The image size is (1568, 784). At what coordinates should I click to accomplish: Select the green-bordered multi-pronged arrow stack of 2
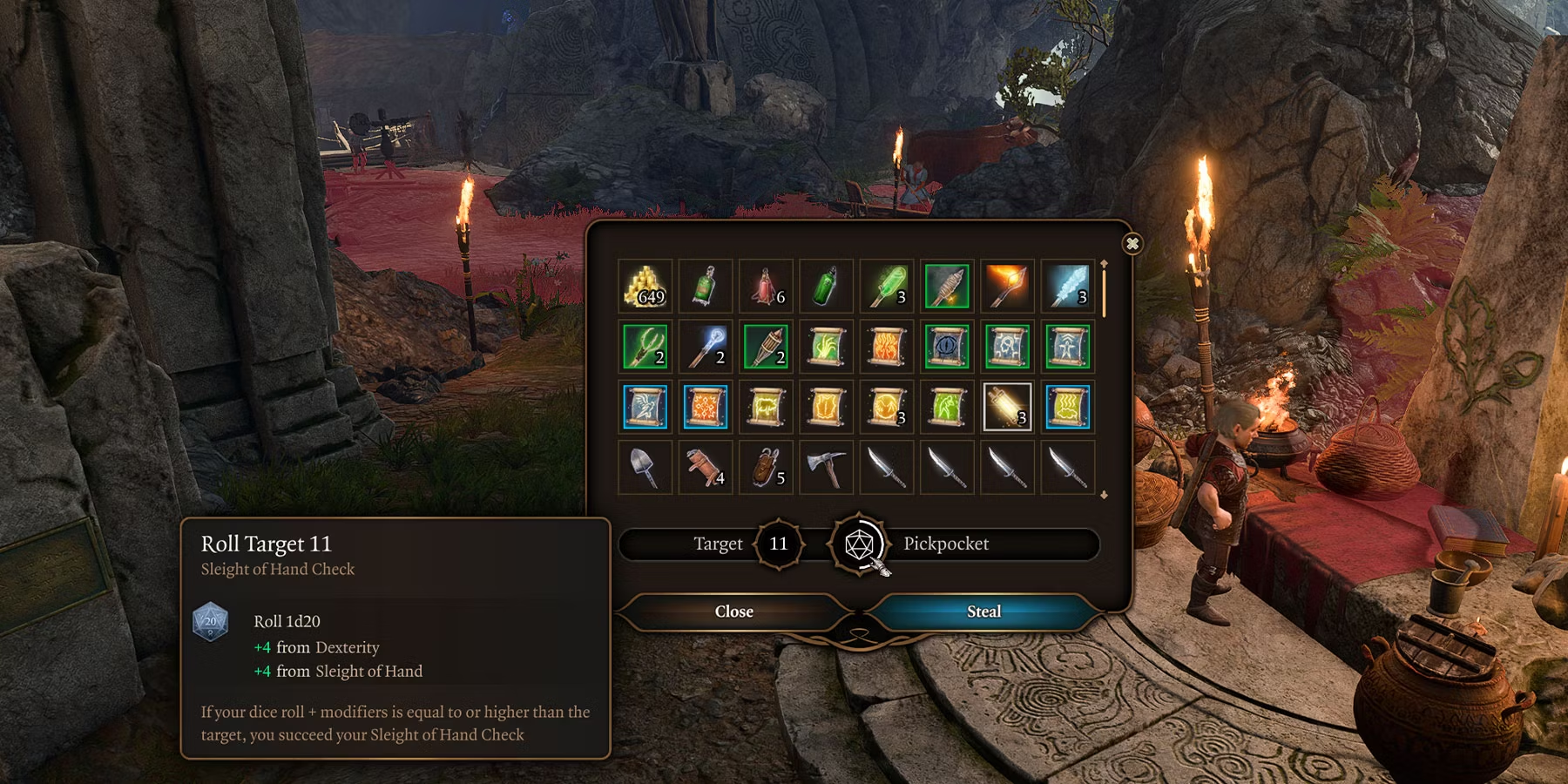click(645, 346)
